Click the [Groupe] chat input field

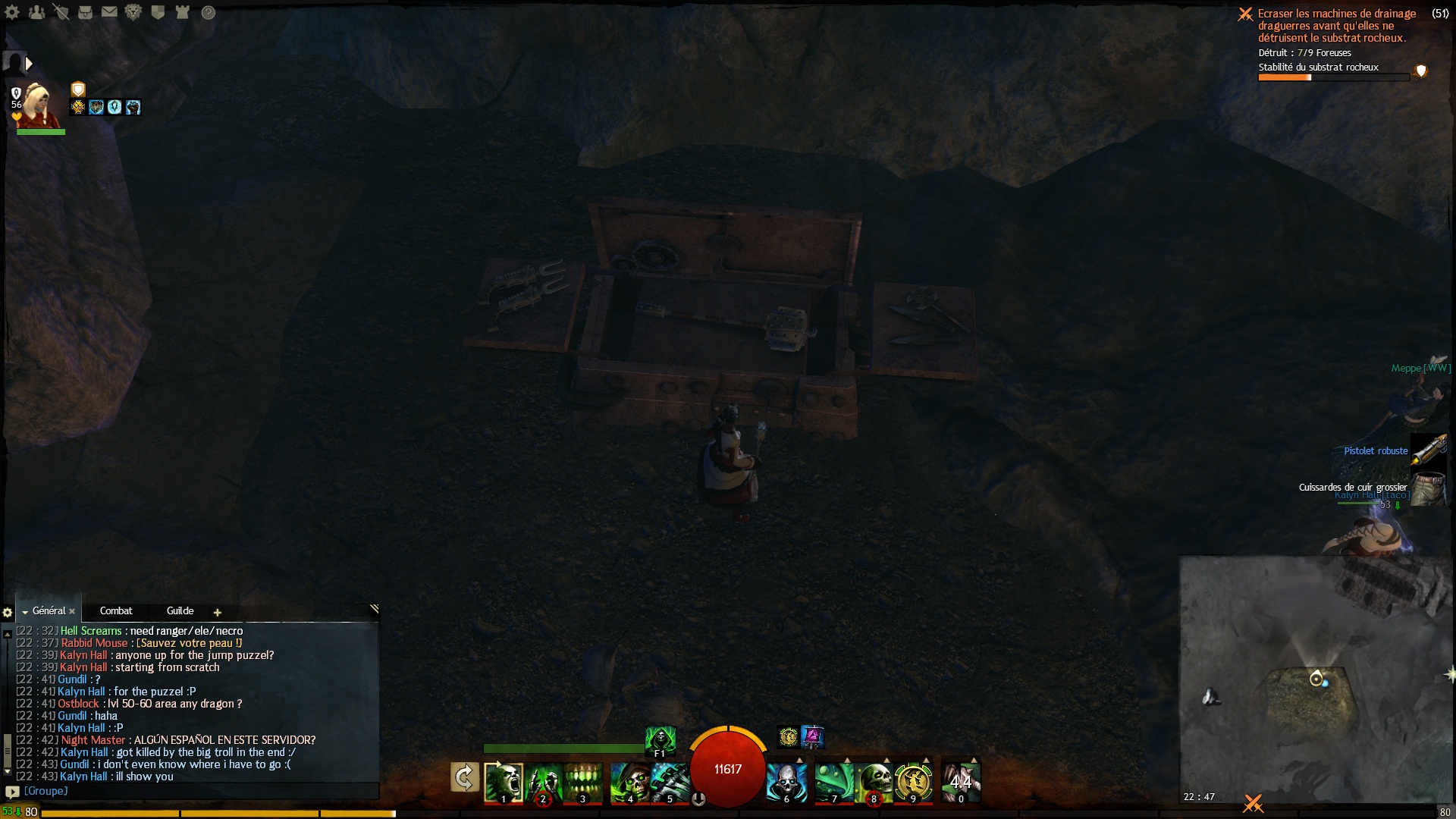(x=197, y=791)
